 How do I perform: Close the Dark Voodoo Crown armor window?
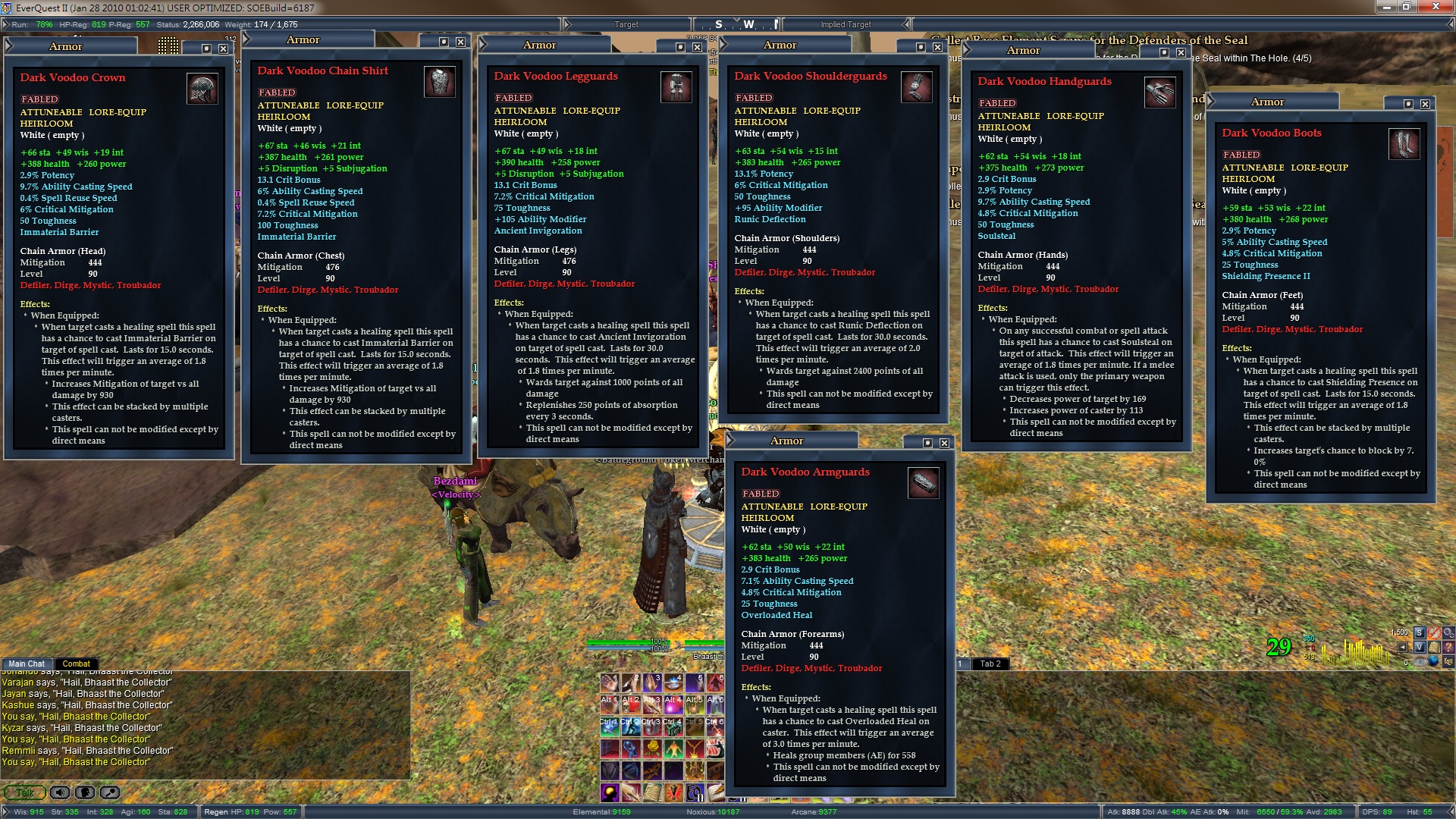coord(223,49)
